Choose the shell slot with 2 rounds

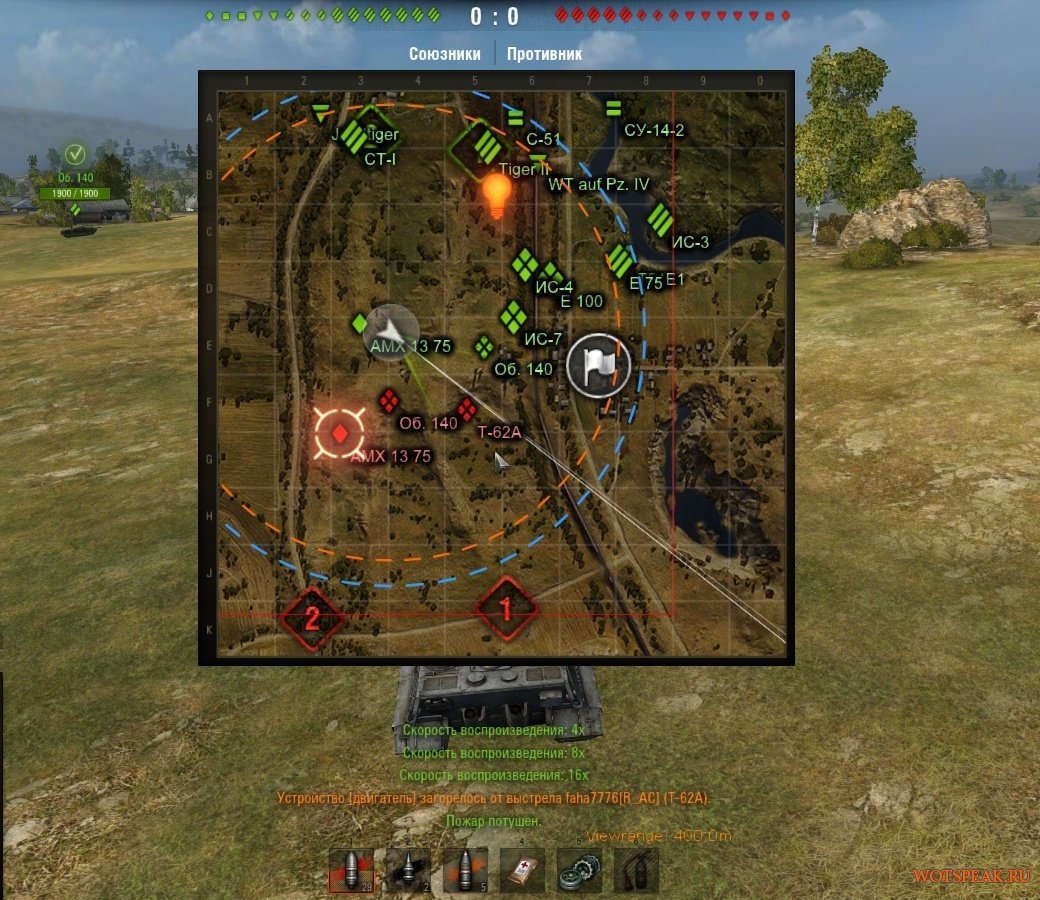(x=408, y=871)
